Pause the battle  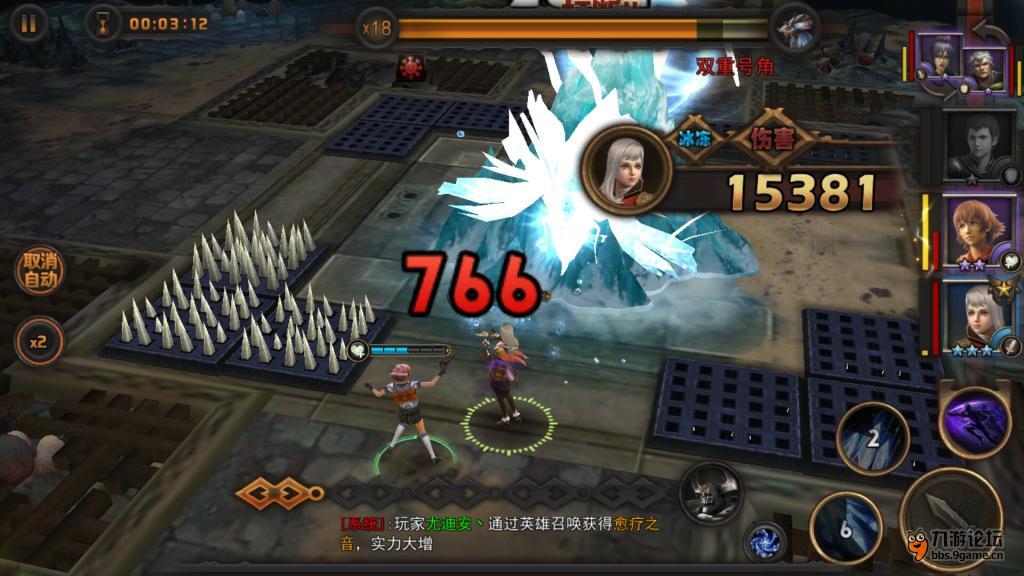coord(28,24)
